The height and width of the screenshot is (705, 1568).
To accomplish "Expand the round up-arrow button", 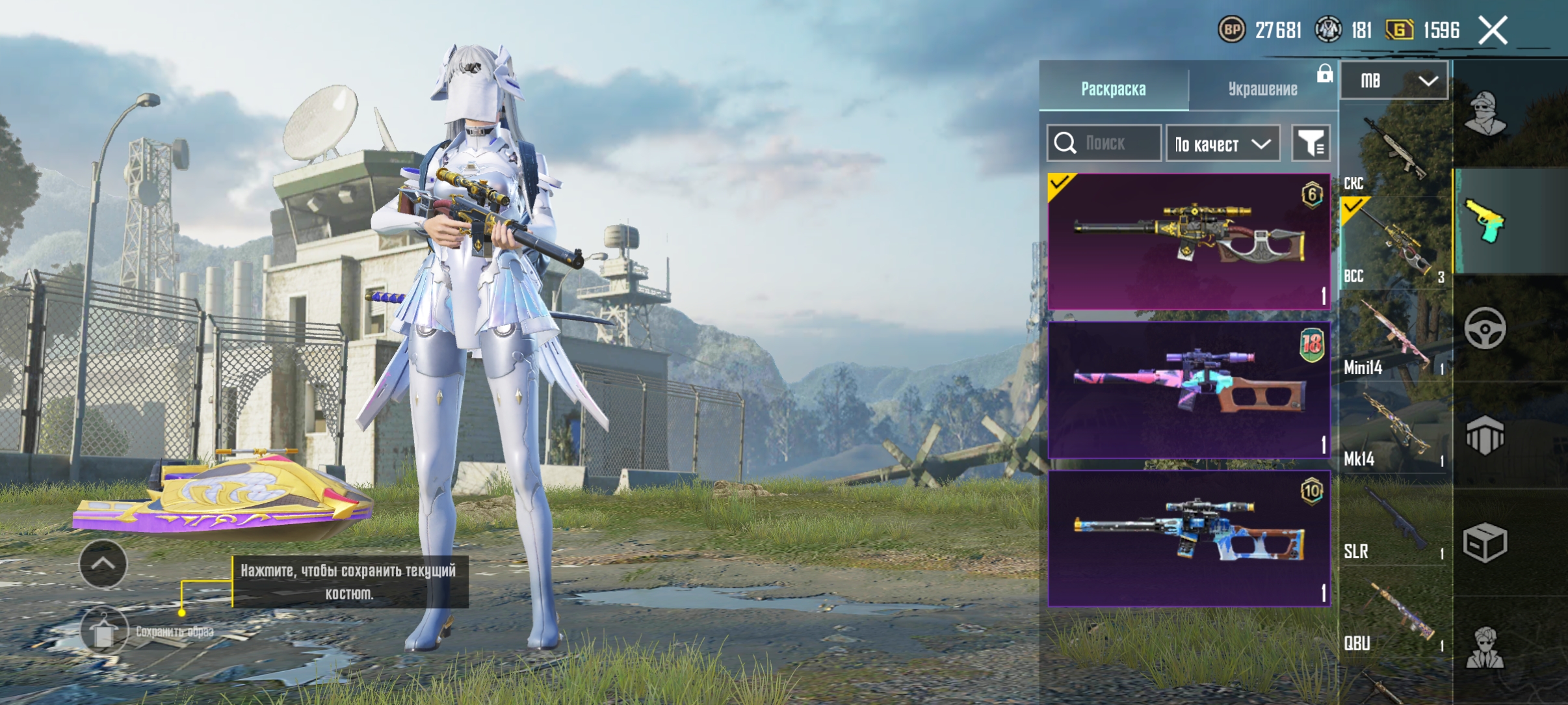I will 103,565.
